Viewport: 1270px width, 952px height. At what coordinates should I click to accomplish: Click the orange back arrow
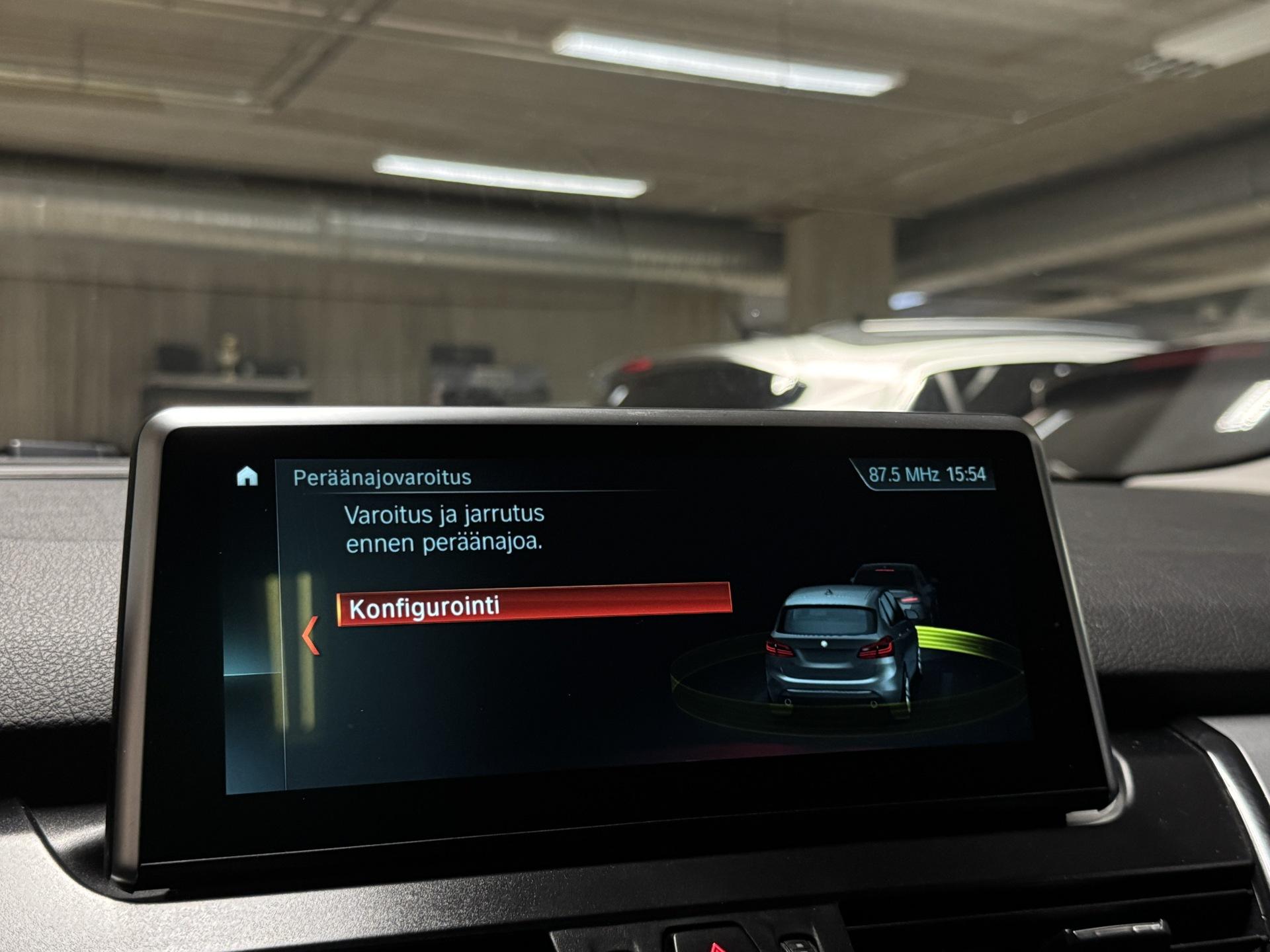click(x=310, y=635)
